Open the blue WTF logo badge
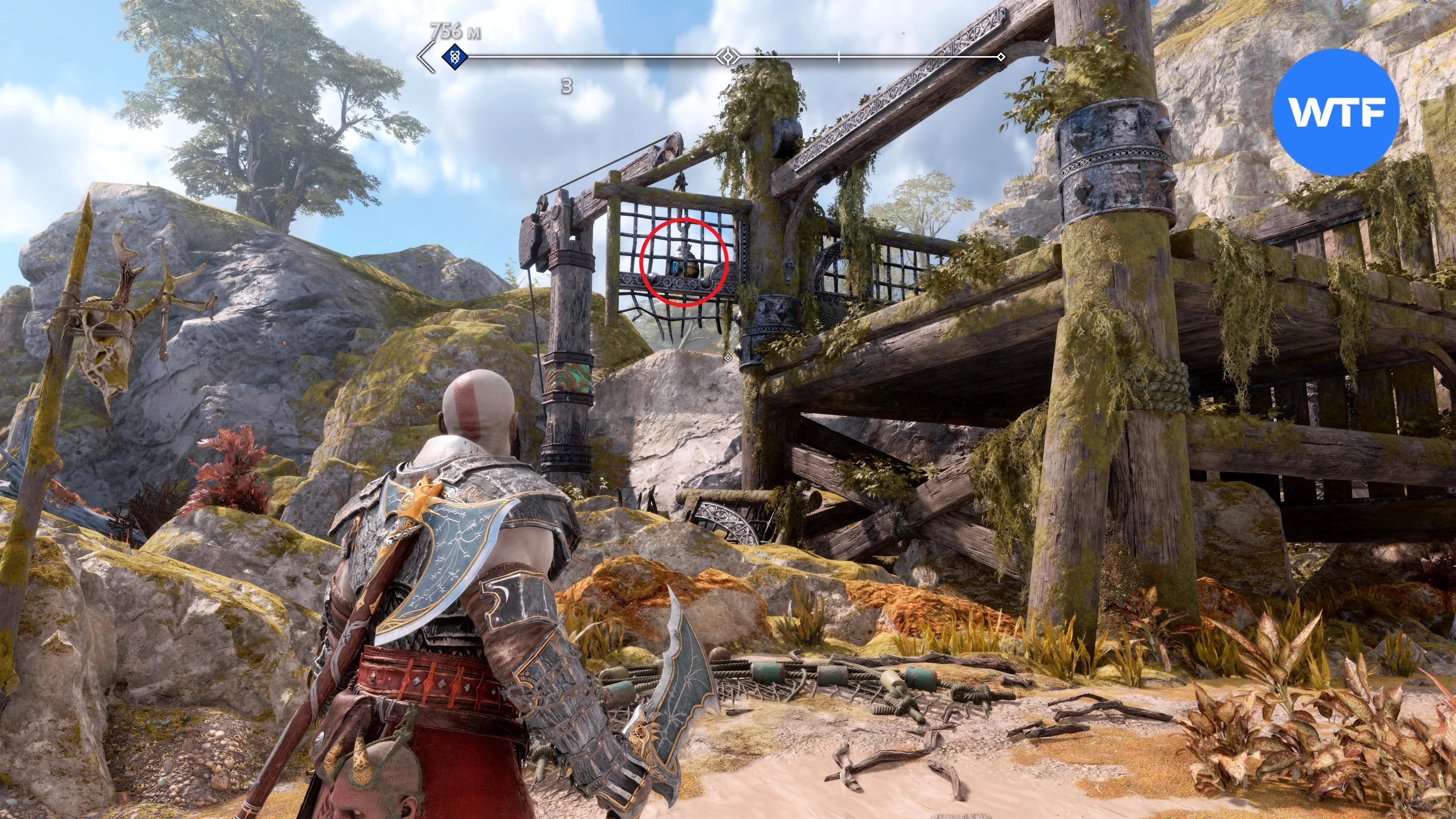This screenshot has height=819, width=1456. [1335, 112]
